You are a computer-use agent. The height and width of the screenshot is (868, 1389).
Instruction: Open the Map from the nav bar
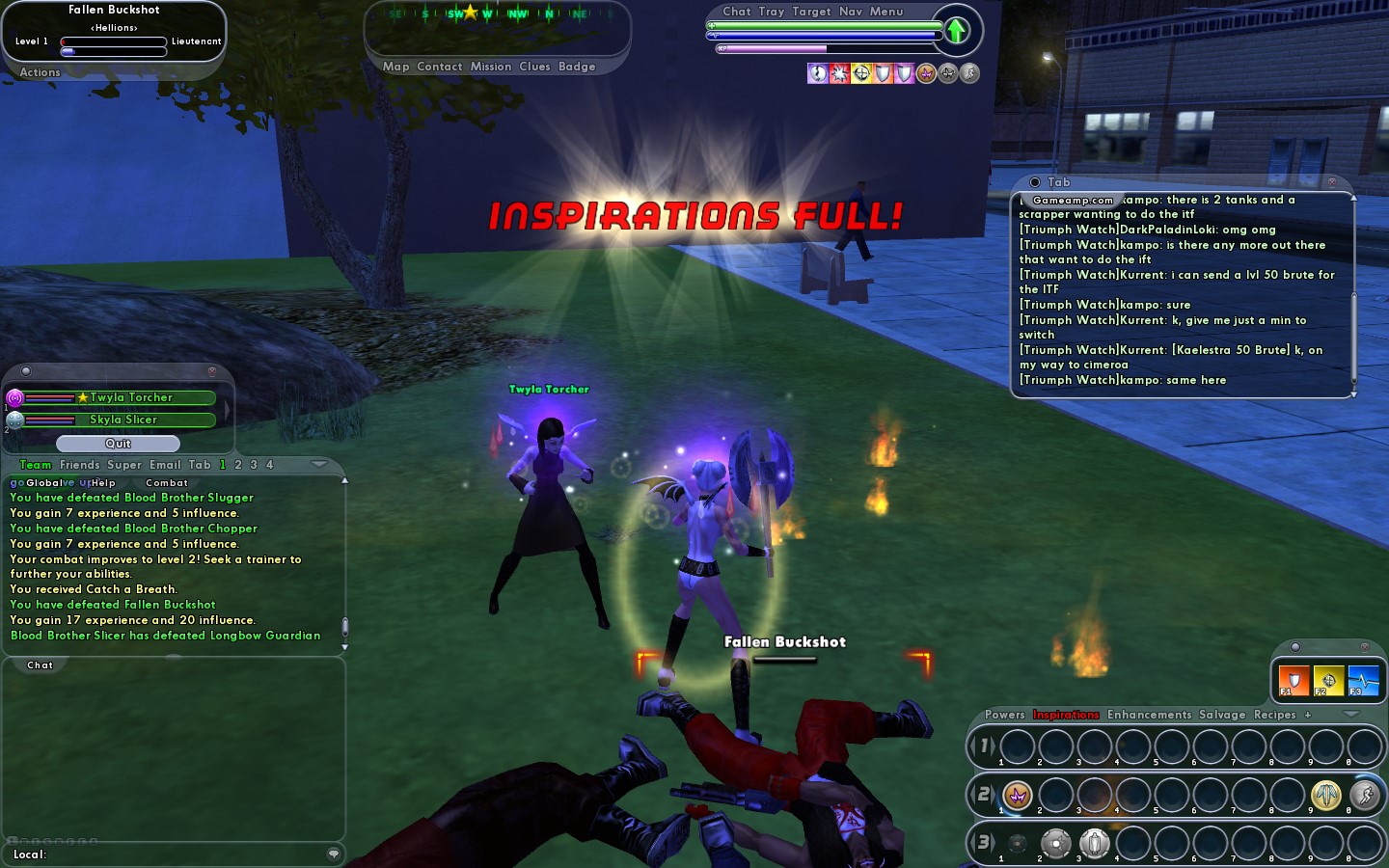395,67
